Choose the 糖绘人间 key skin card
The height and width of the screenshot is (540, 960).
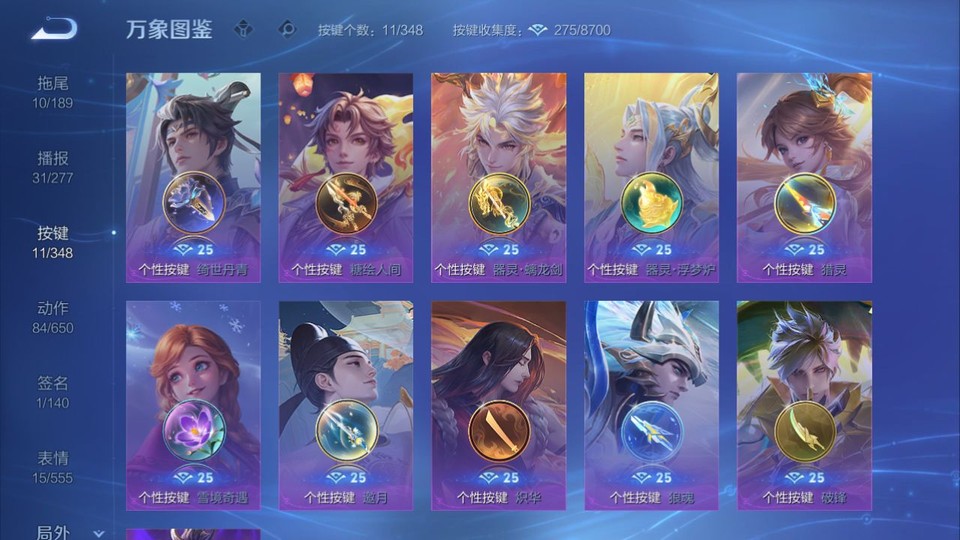(346, 177)
